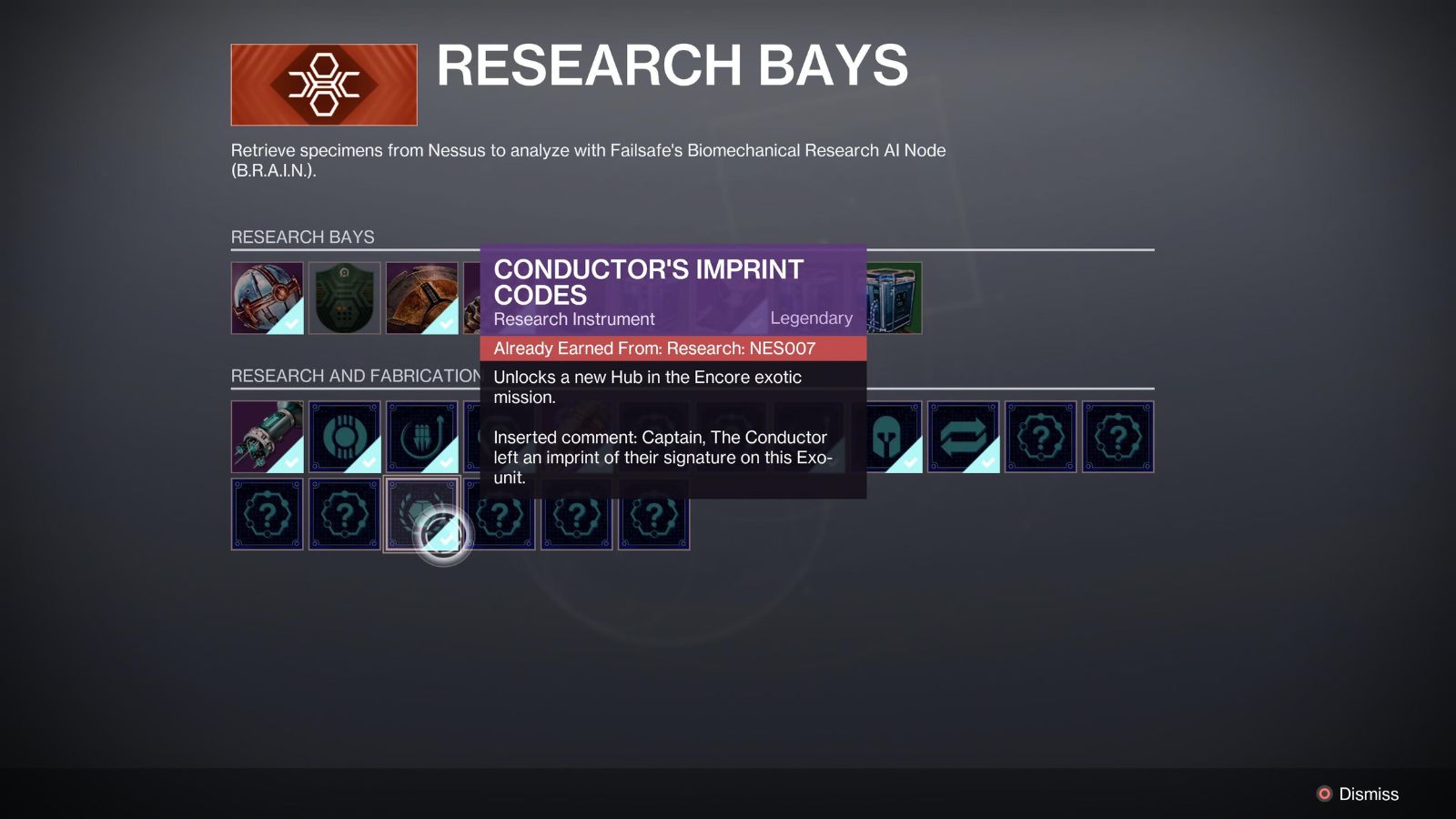Click the helmet silhouette fabrication icon
Screen dimensions: 1456x819
[x=887, y=437]
